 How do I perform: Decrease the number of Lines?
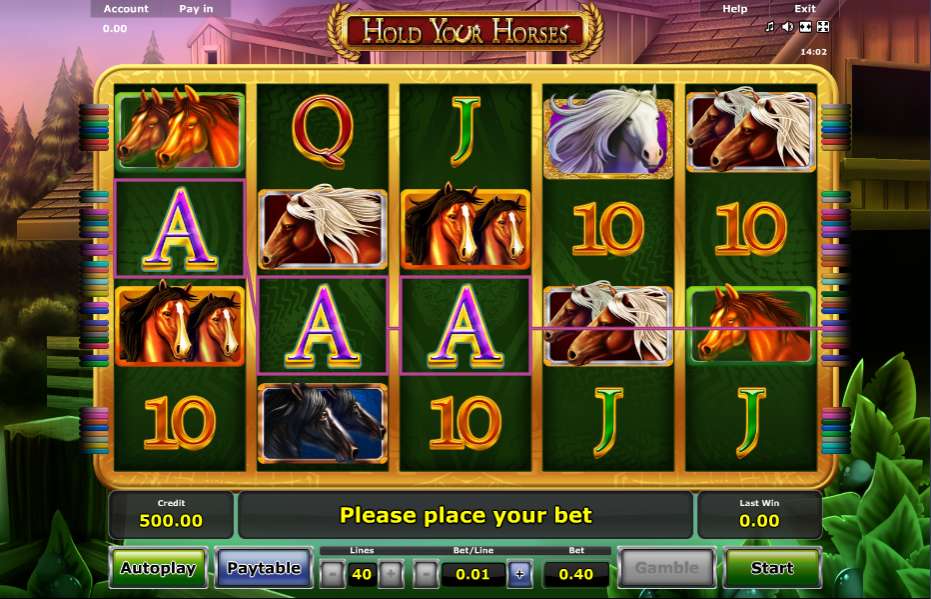click(333, 574)
